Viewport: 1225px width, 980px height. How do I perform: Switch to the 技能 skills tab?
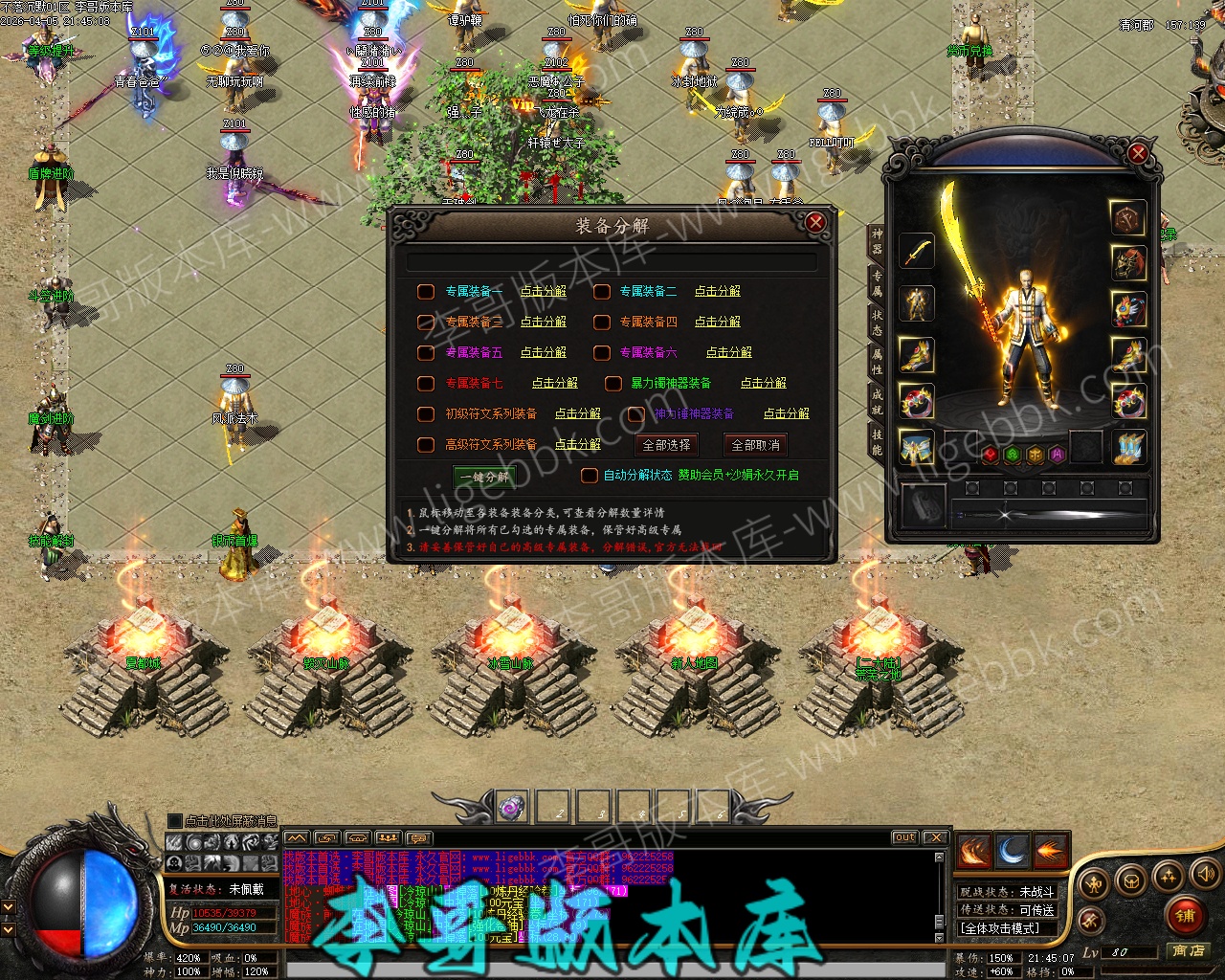(x=877, y=442)
